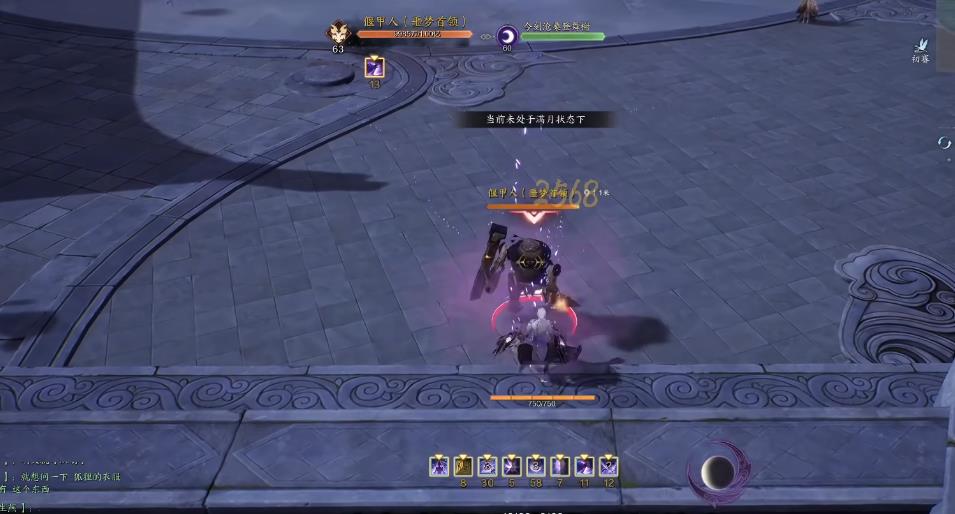Click the crescent moon phase orb
955x514 pixels.
click(715, 470)
